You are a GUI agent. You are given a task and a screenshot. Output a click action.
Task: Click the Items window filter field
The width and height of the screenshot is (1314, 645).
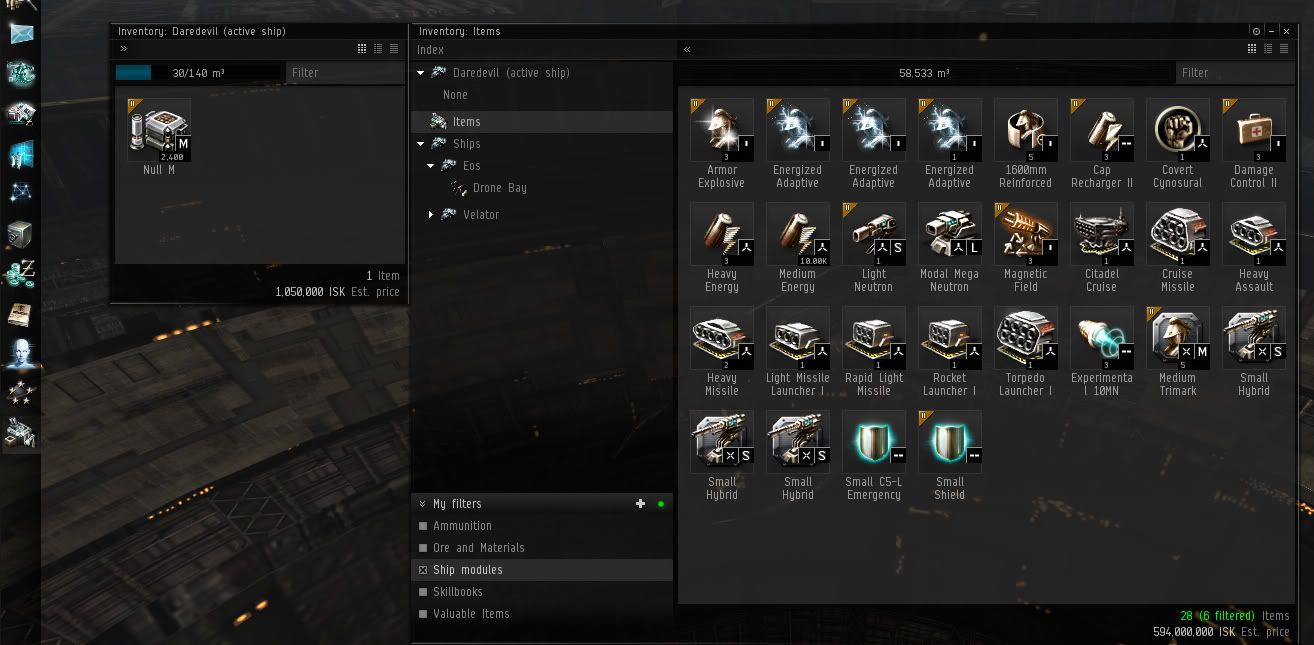pos(1234,73)
